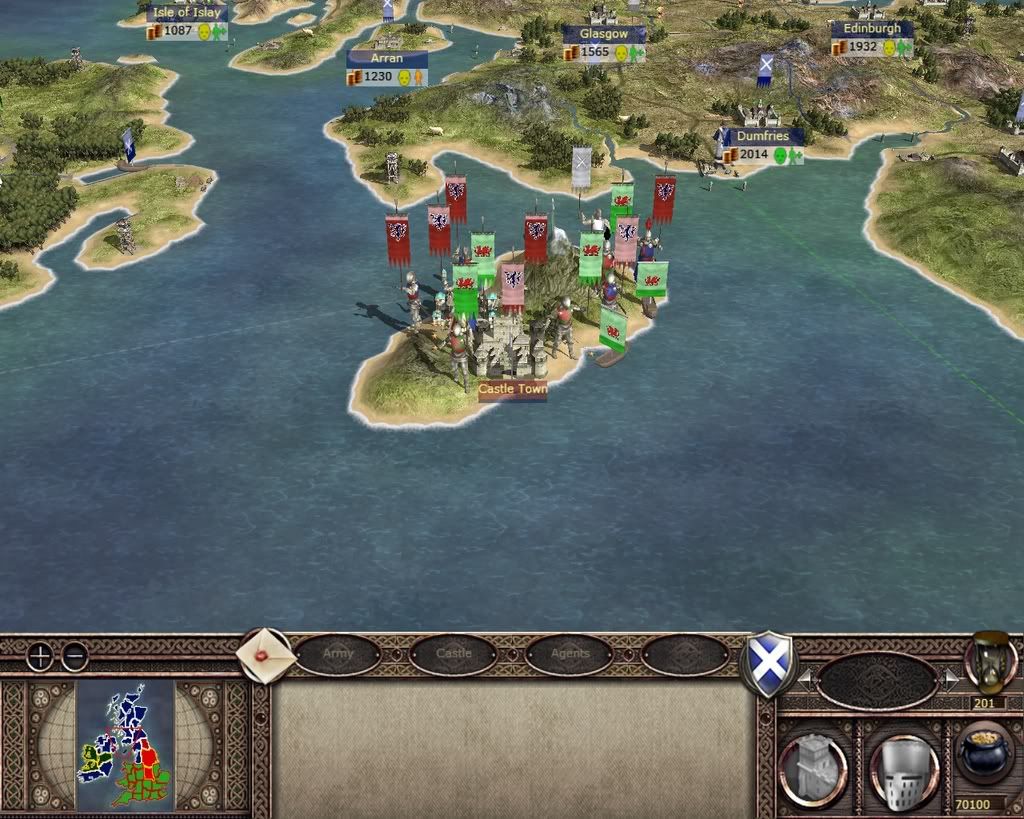Switch to the Army tab
The height and width of the screenshot is (819, 1024).
[x=338, y=655]
